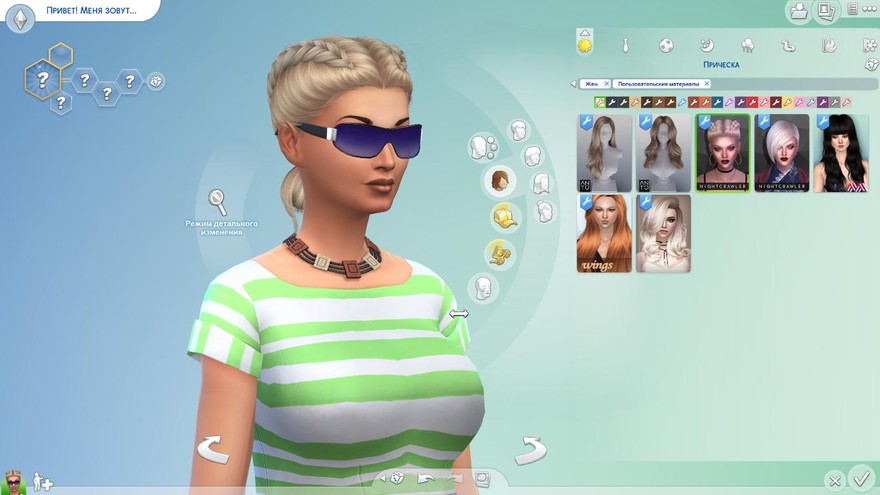Image resolution: width=880 pixels, height=495 pixels.
Task: Select the orange long hair "wings" hairstyle
Action: point(603,233)
